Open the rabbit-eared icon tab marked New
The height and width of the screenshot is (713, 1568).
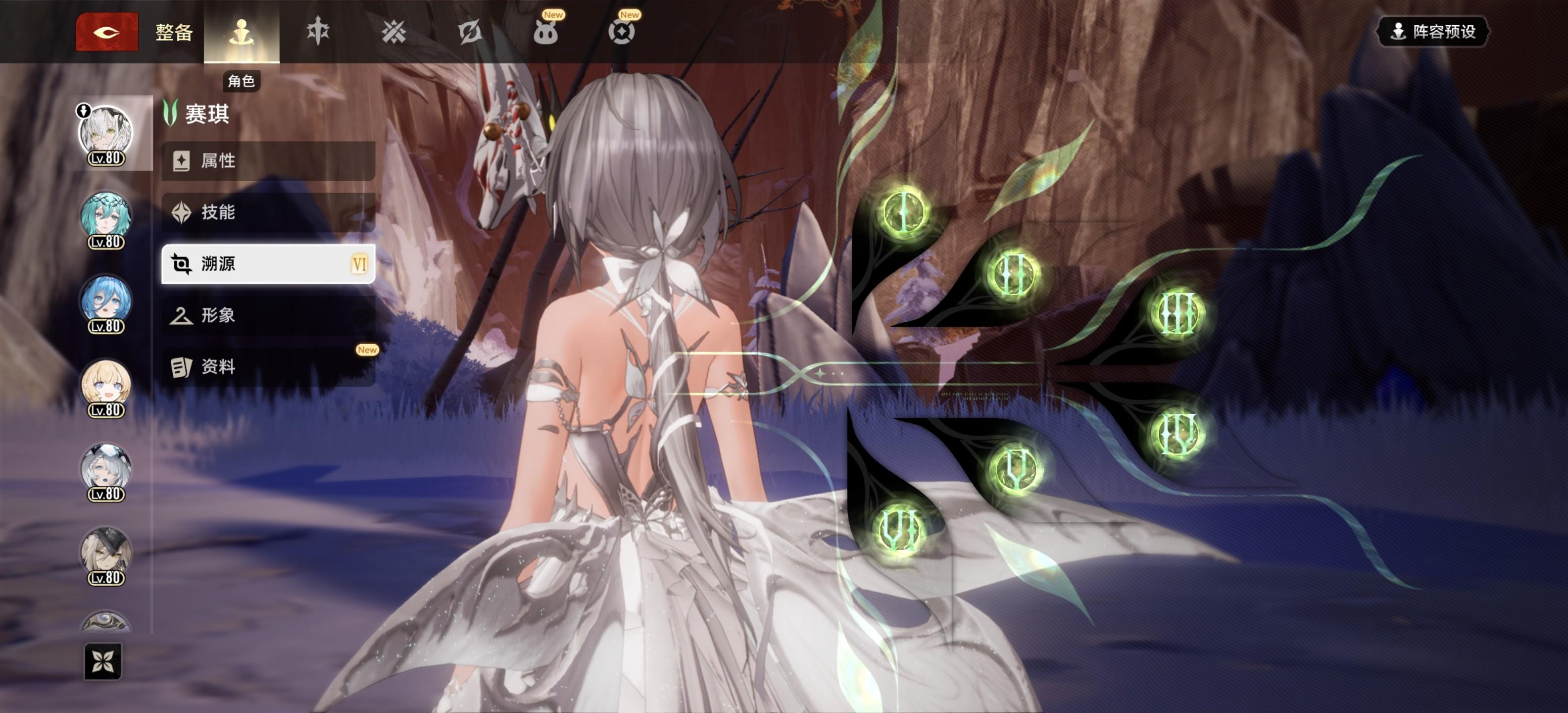click(545, 32)
